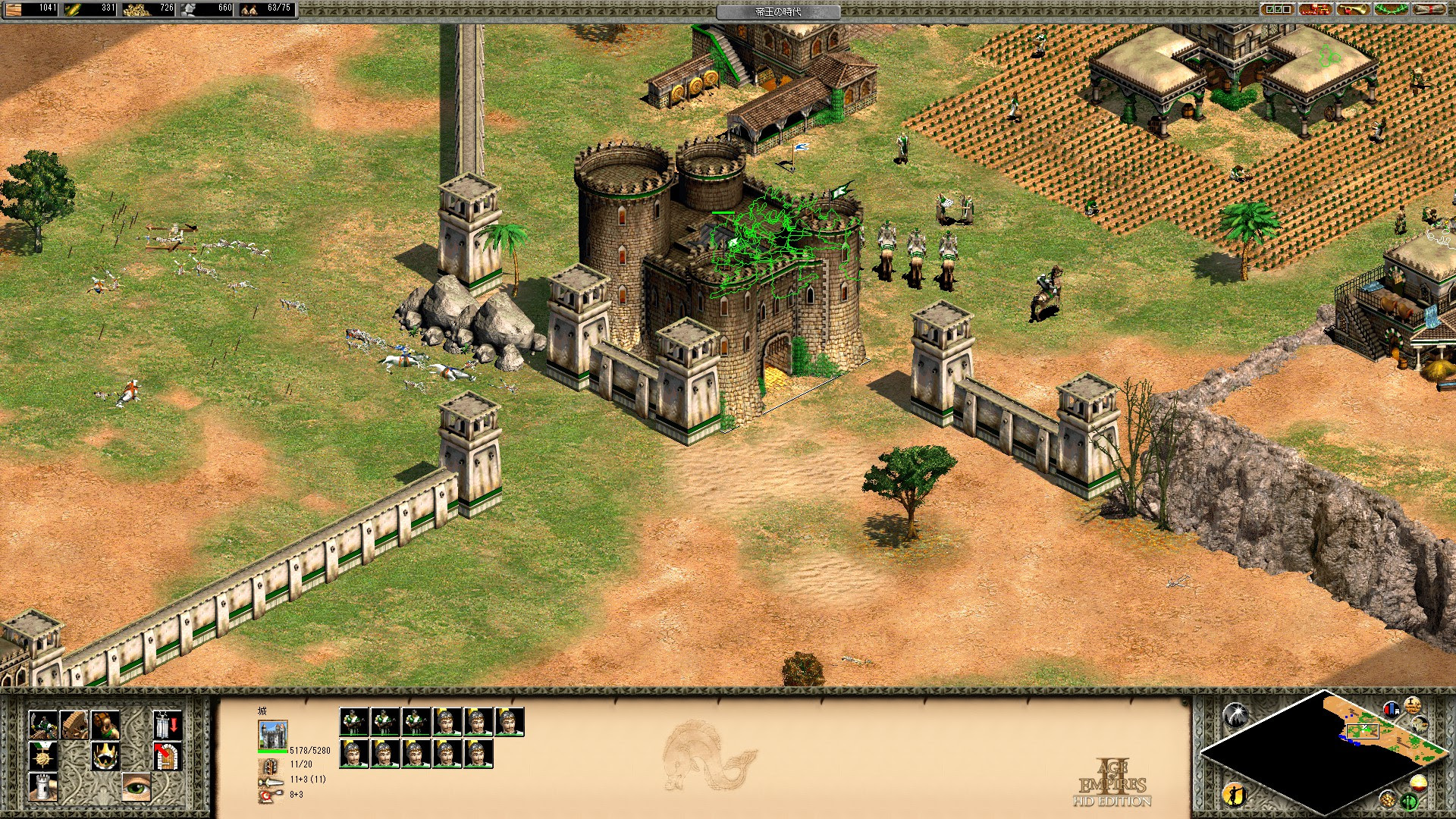Toggle the objectives checkbox in the top bar
The image size is (1456, 819).
[1277, 10]
